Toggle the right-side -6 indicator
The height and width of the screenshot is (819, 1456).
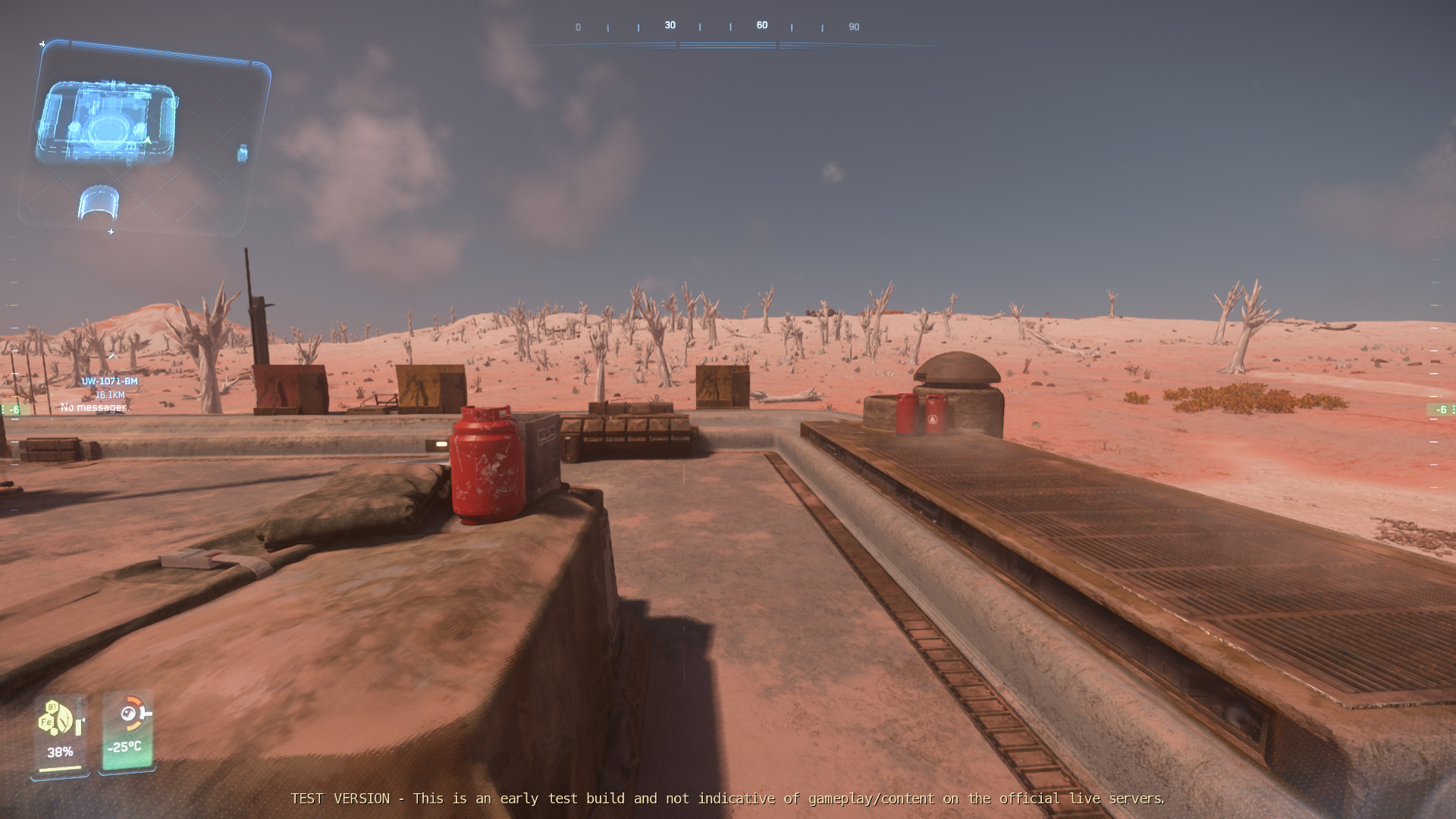click(1442, 409)
